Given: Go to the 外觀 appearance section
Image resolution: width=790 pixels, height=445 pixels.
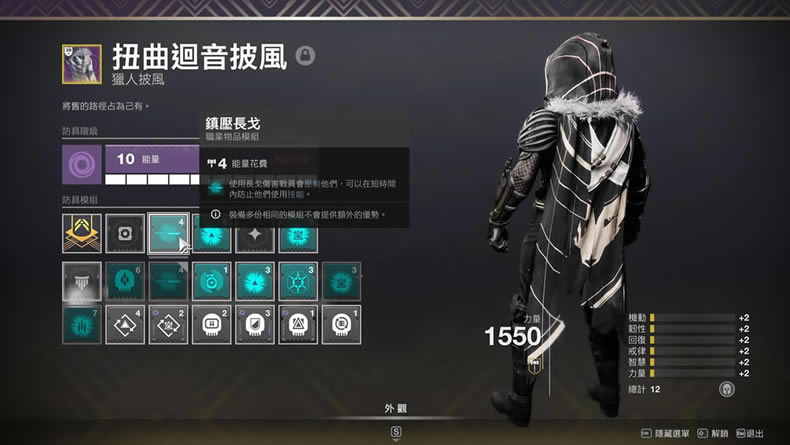Looking at the screenshot, I should point(395,409).
